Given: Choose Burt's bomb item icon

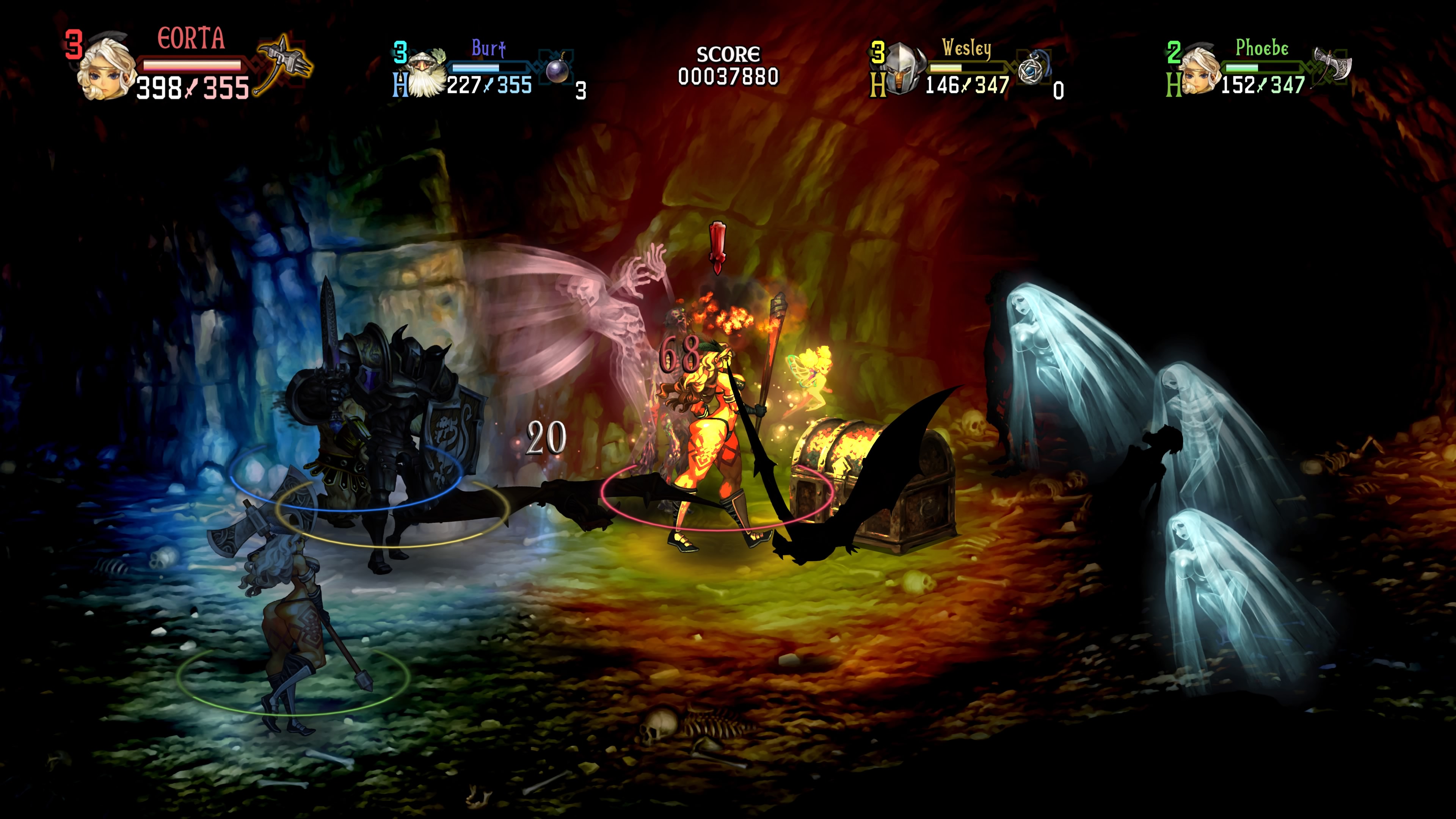Looking at the screenshot, I should pyautogui.click(x=557, y=69).
